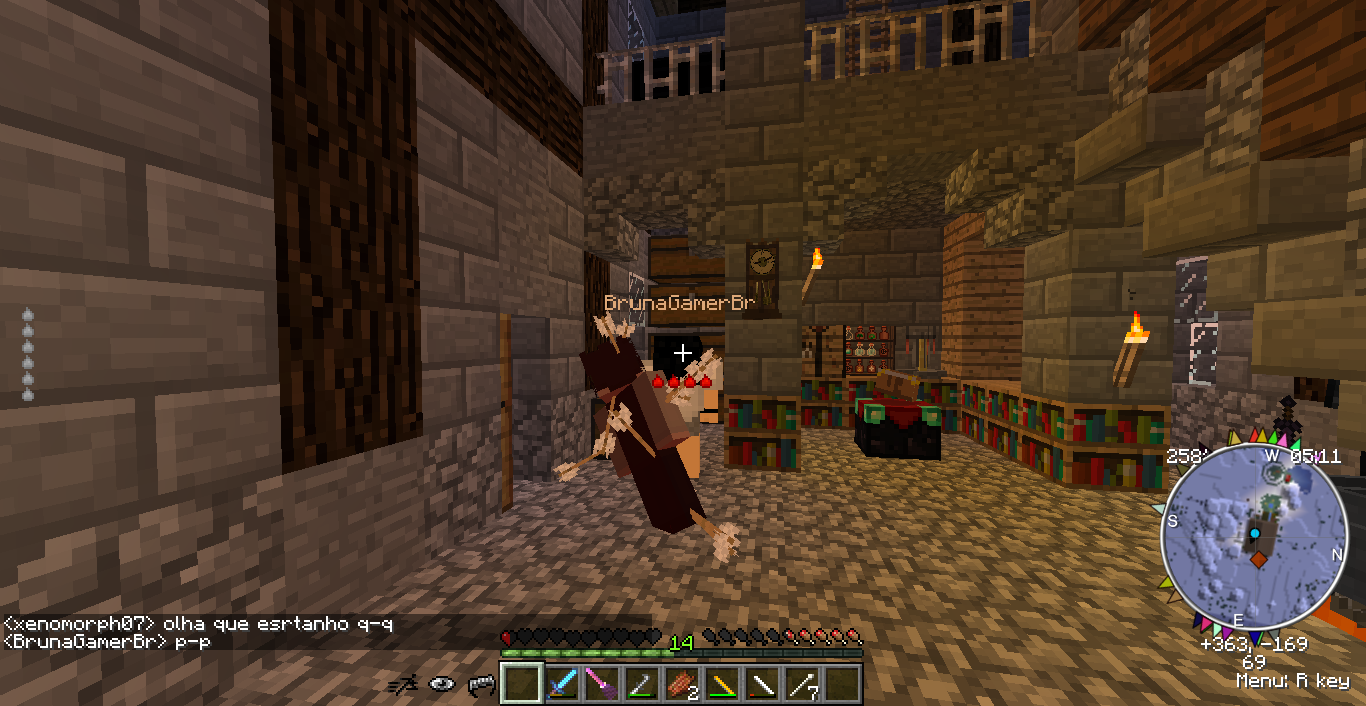The width and height of the screenshot is (1366, 706).
Task: Pick the yellow wand hotbar slot
Action: coord(721,684)
